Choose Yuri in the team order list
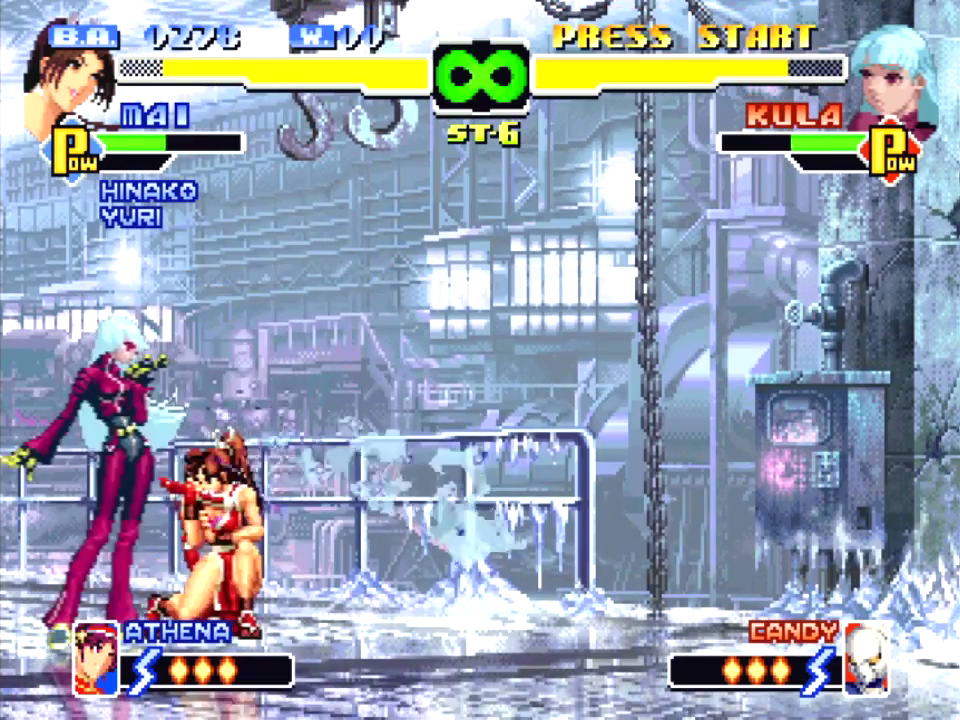This screenshot has height=720, width=960. [x=131, y=215]
